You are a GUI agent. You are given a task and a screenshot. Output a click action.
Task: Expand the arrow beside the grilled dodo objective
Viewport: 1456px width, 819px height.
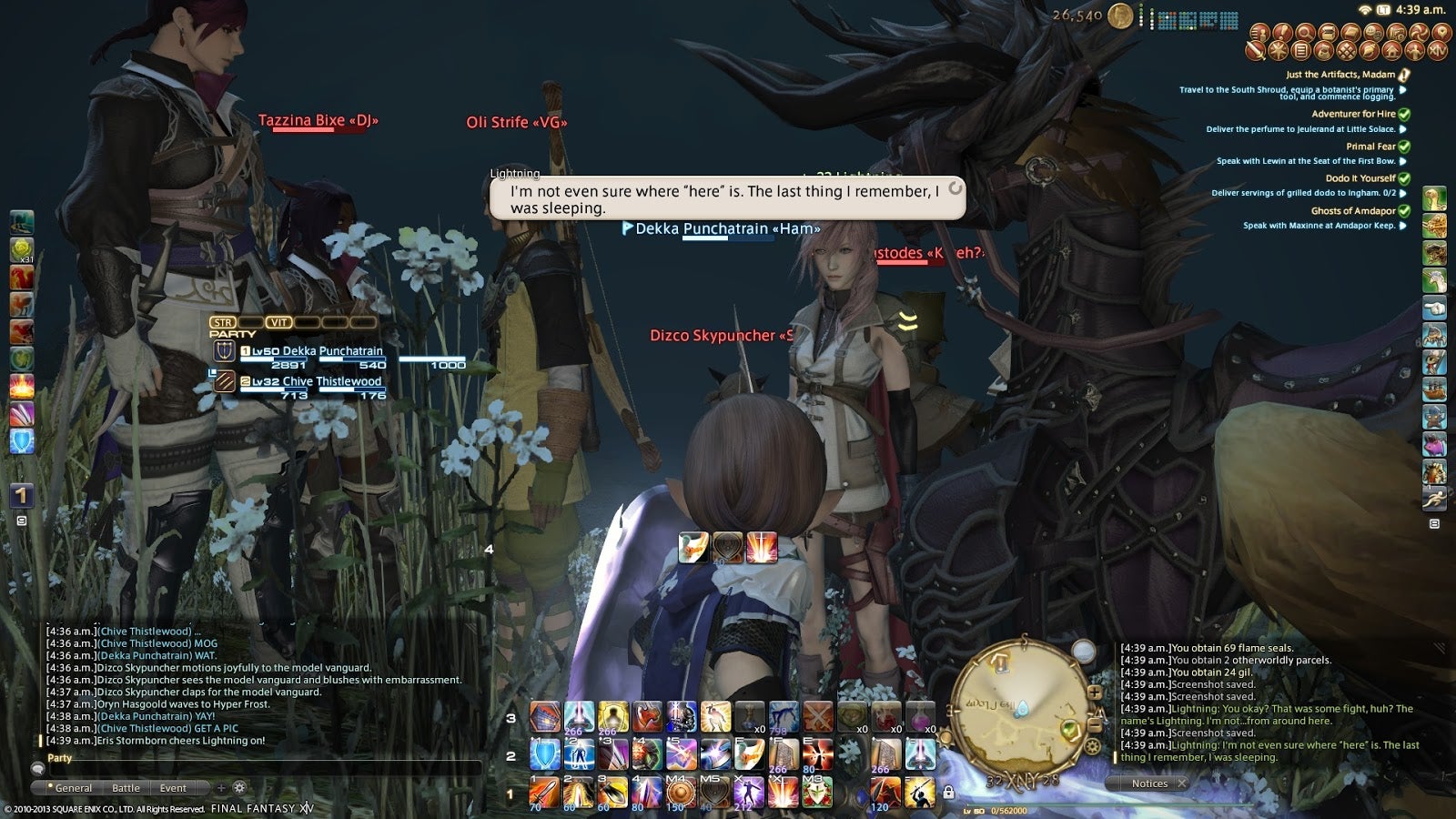[x=1402, y=193]
